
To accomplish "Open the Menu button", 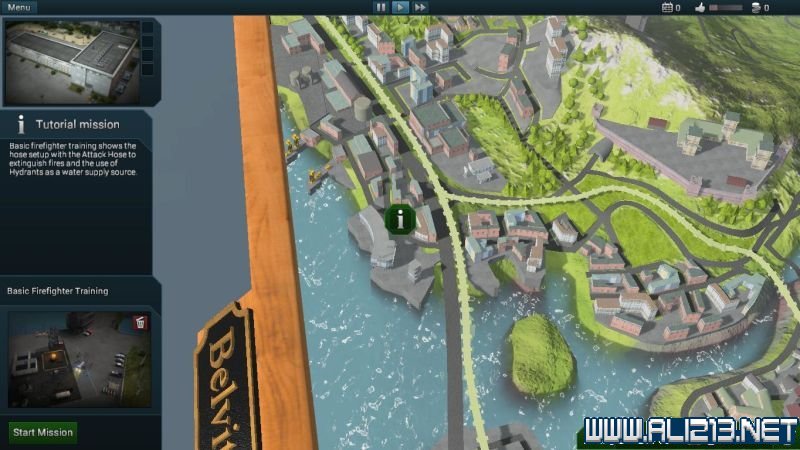I will pyautogui.click(x=20, y=7).
